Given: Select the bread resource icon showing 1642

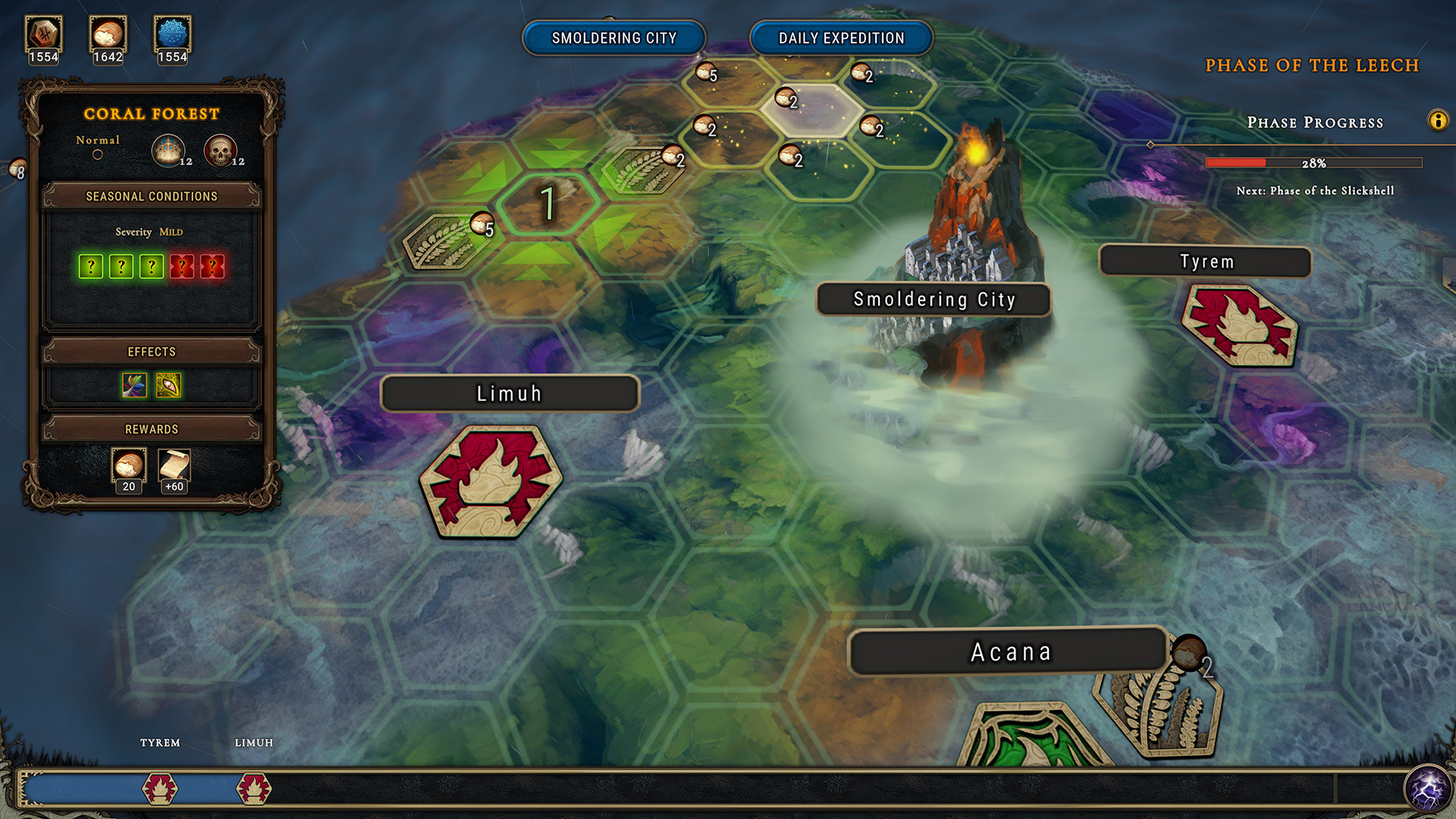Looking at the screenshot, I should pos(108,34).
